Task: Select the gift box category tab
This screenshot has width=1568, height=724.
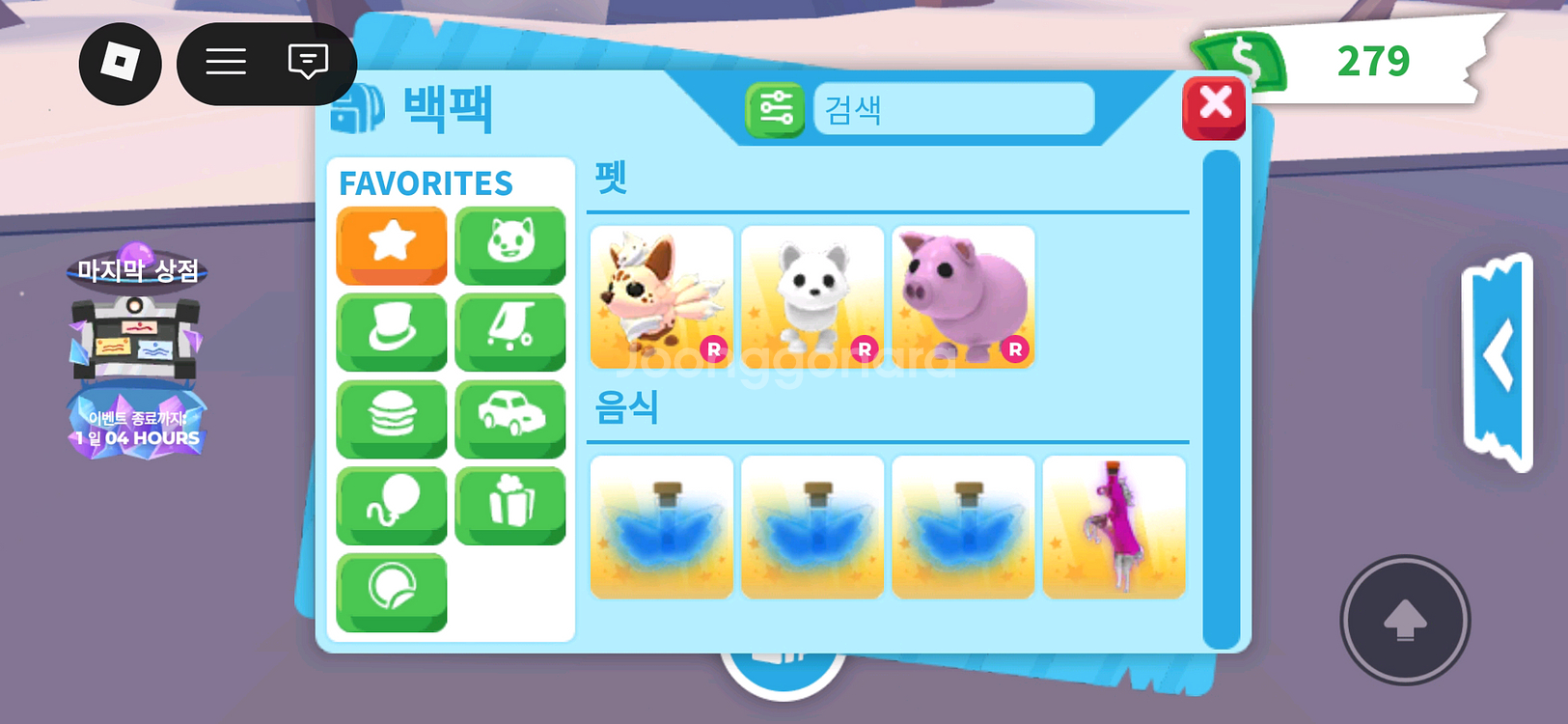Action: tap(510, 504)
